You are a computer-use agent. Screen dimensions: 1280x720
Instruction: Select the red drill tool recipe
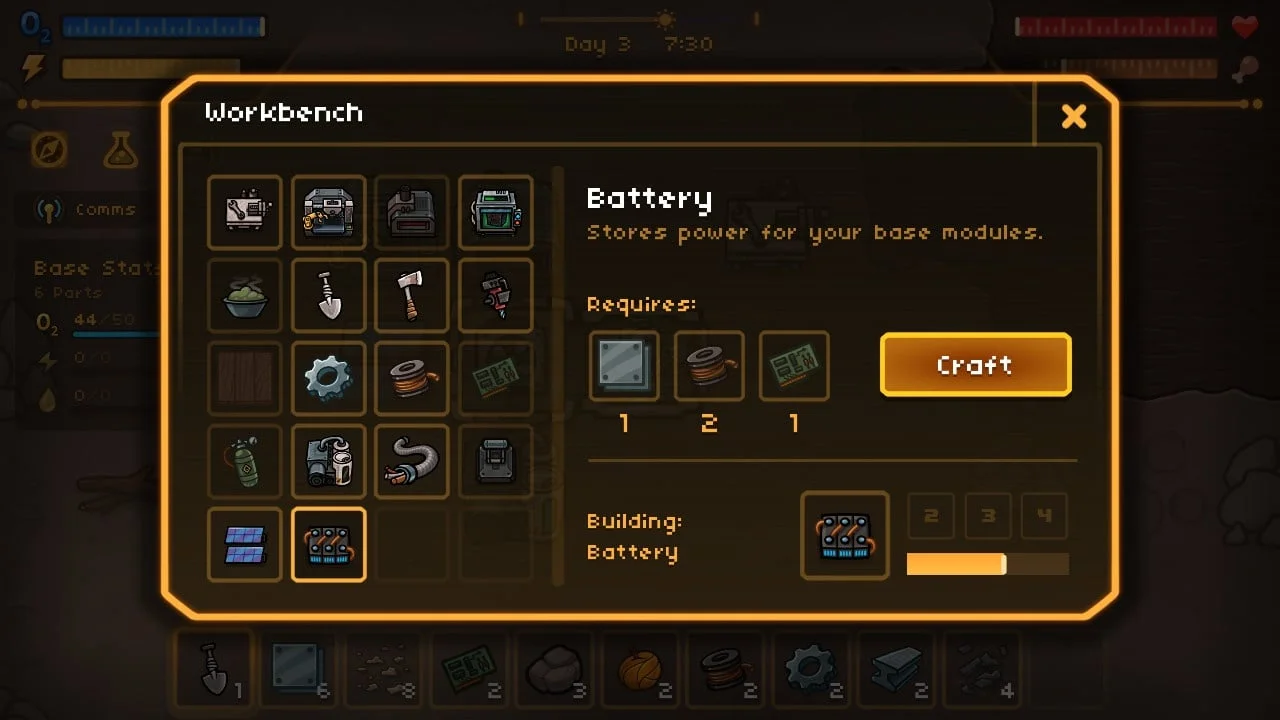click(496, 295)
